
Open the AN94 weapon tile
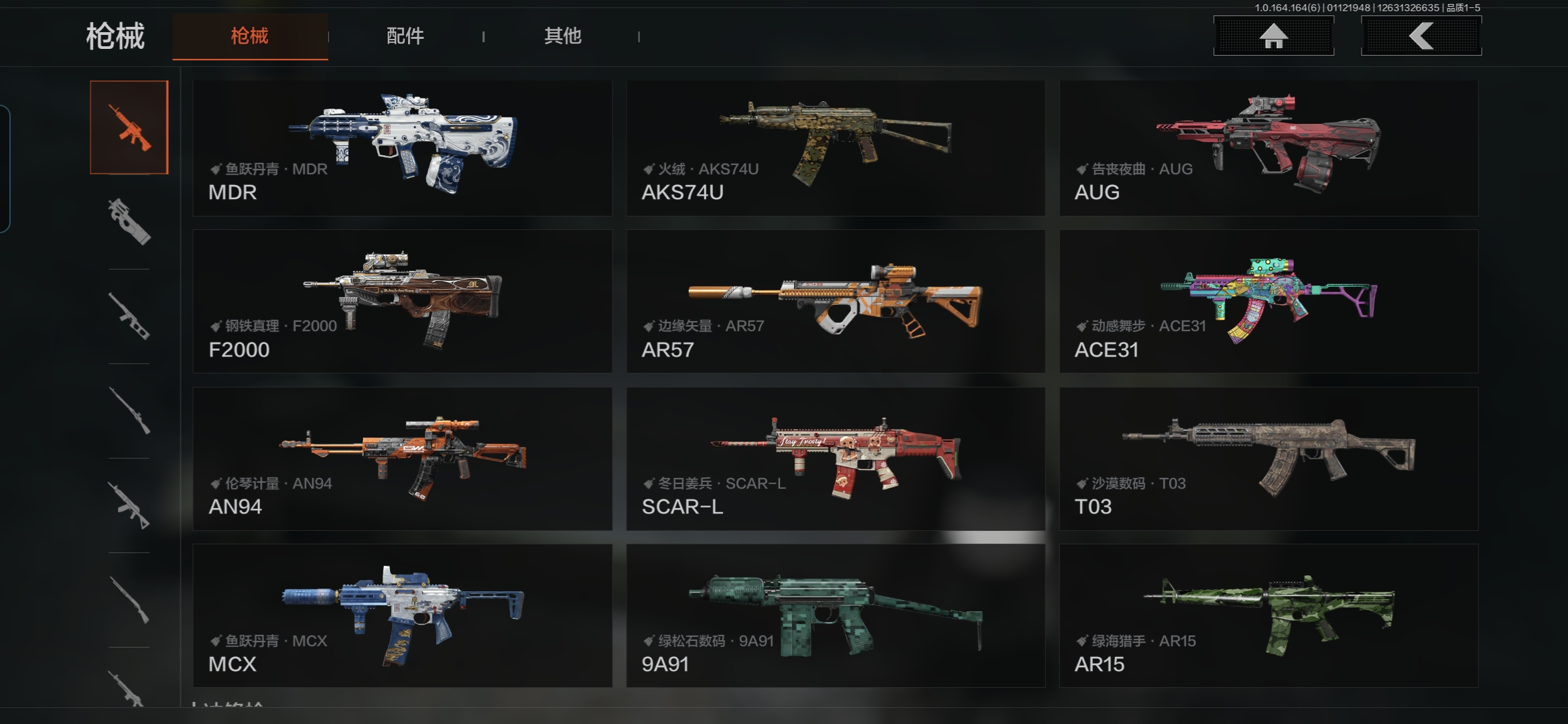[x=402, y=459]
